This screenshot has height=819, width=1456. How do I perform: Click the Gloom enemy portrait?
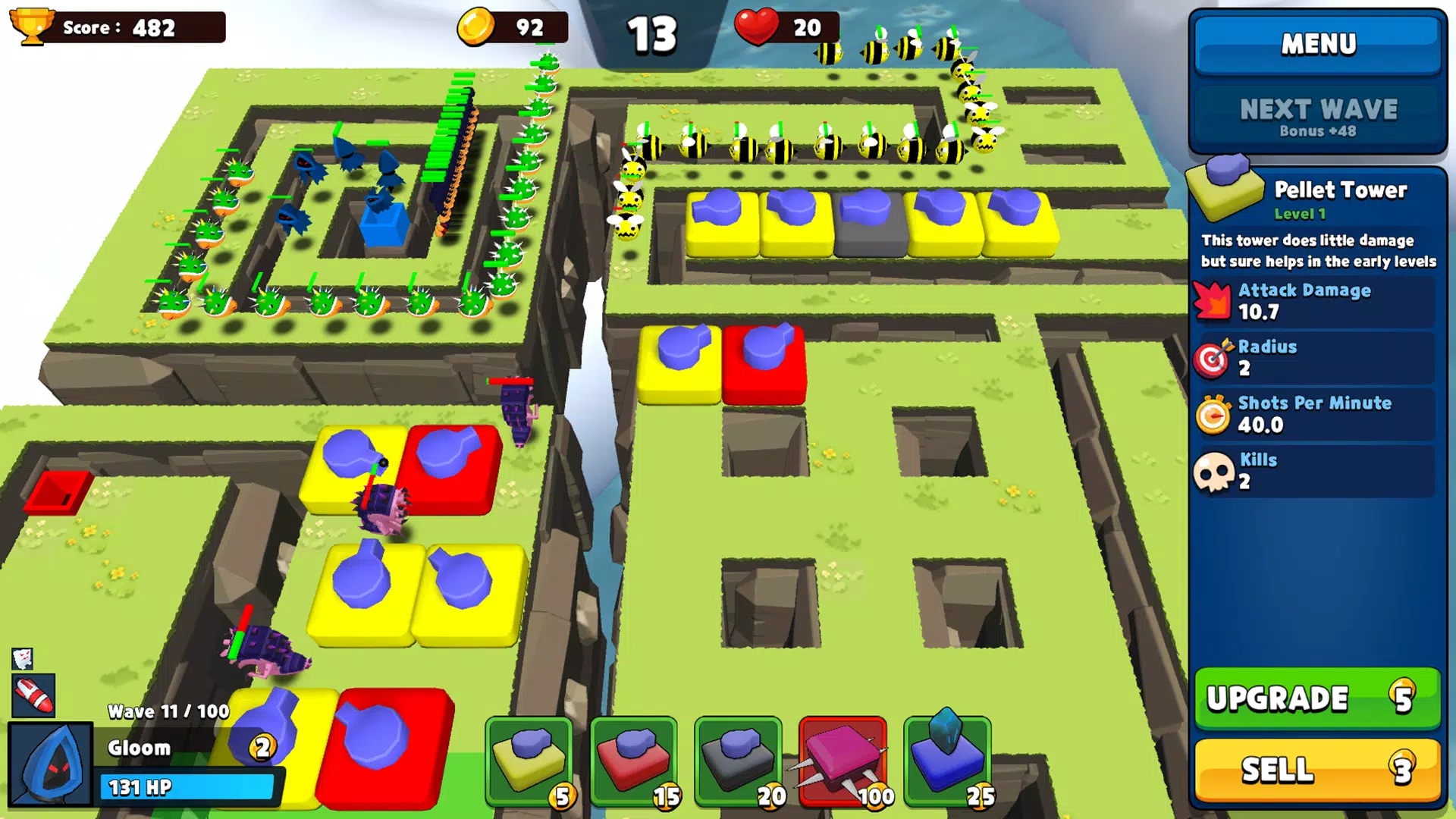[51, 764]
